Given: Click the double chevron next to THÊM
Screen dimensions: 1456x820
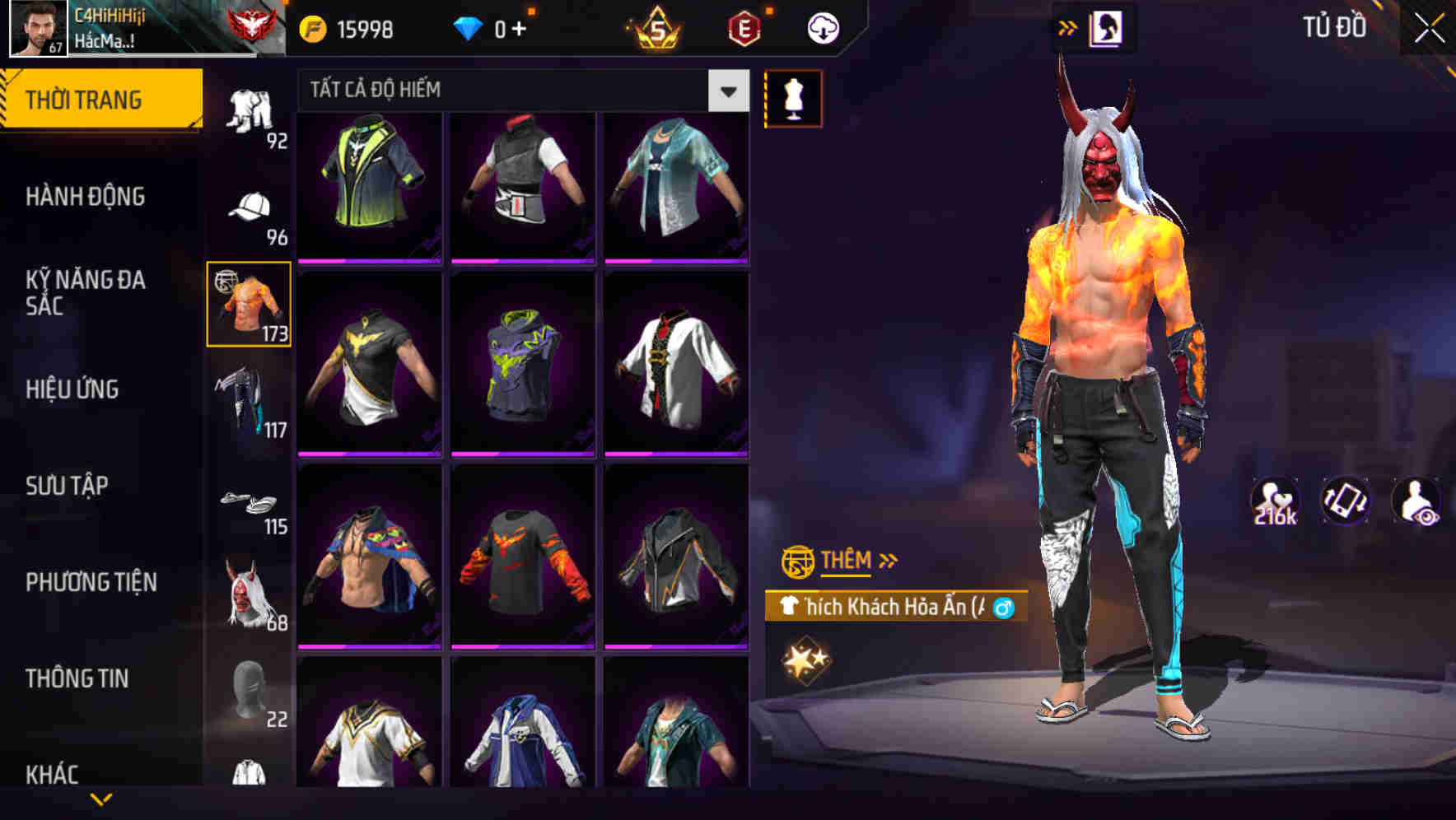Looking at the screenshot, I should pyautogui.click(x=887, y=560).
